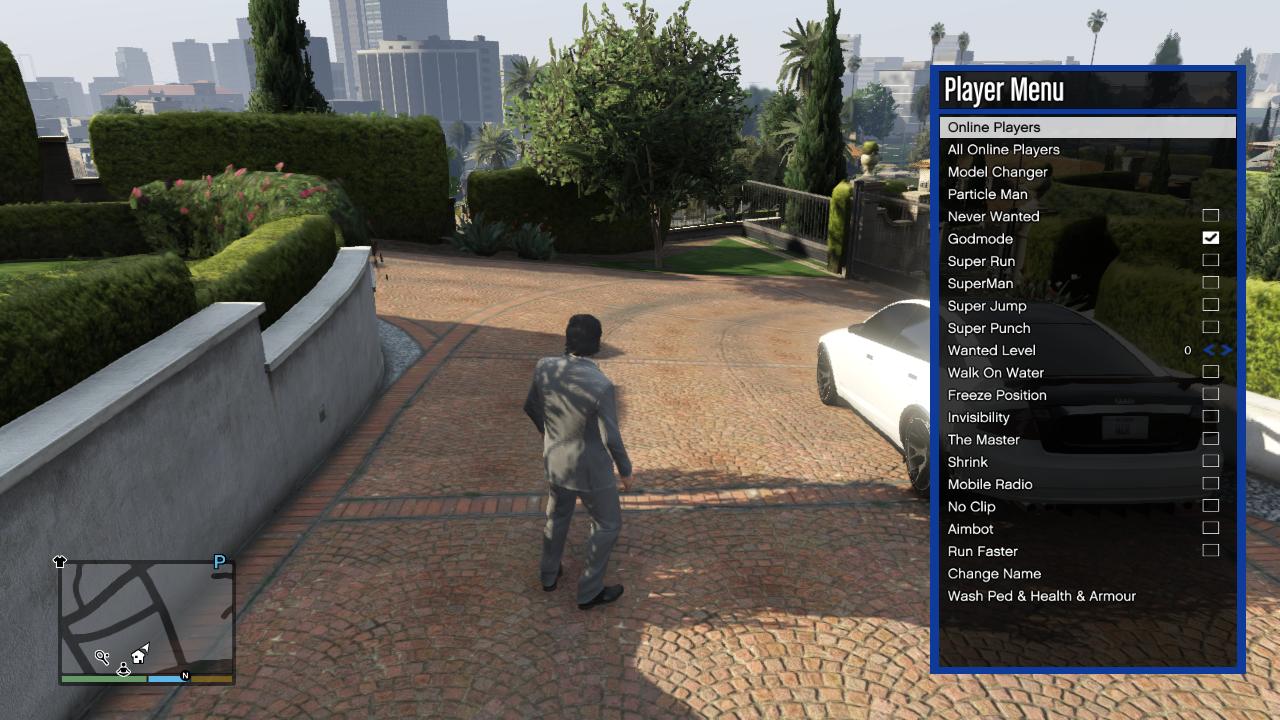Check the Shrink option box
This screenshot has width=1280, height=720.
pos(1210,462)
